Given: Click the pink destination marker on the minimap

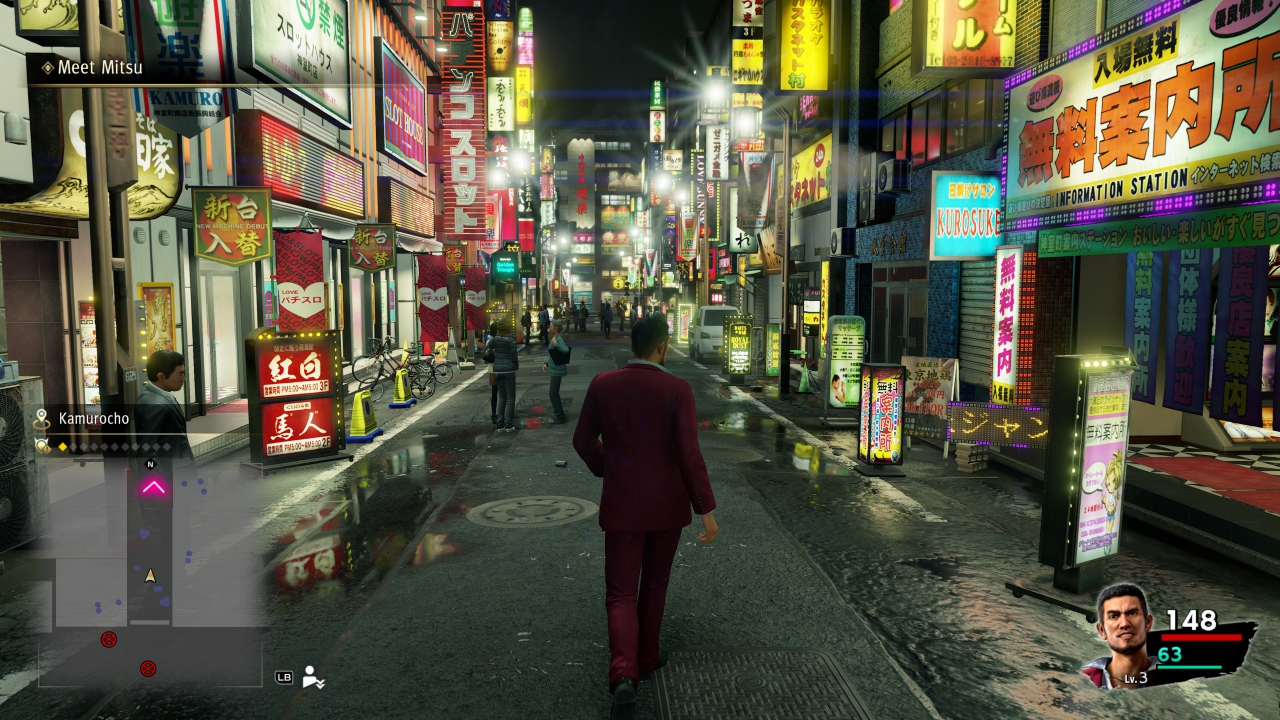Looking at the screenshot, I should coord(153,487).
